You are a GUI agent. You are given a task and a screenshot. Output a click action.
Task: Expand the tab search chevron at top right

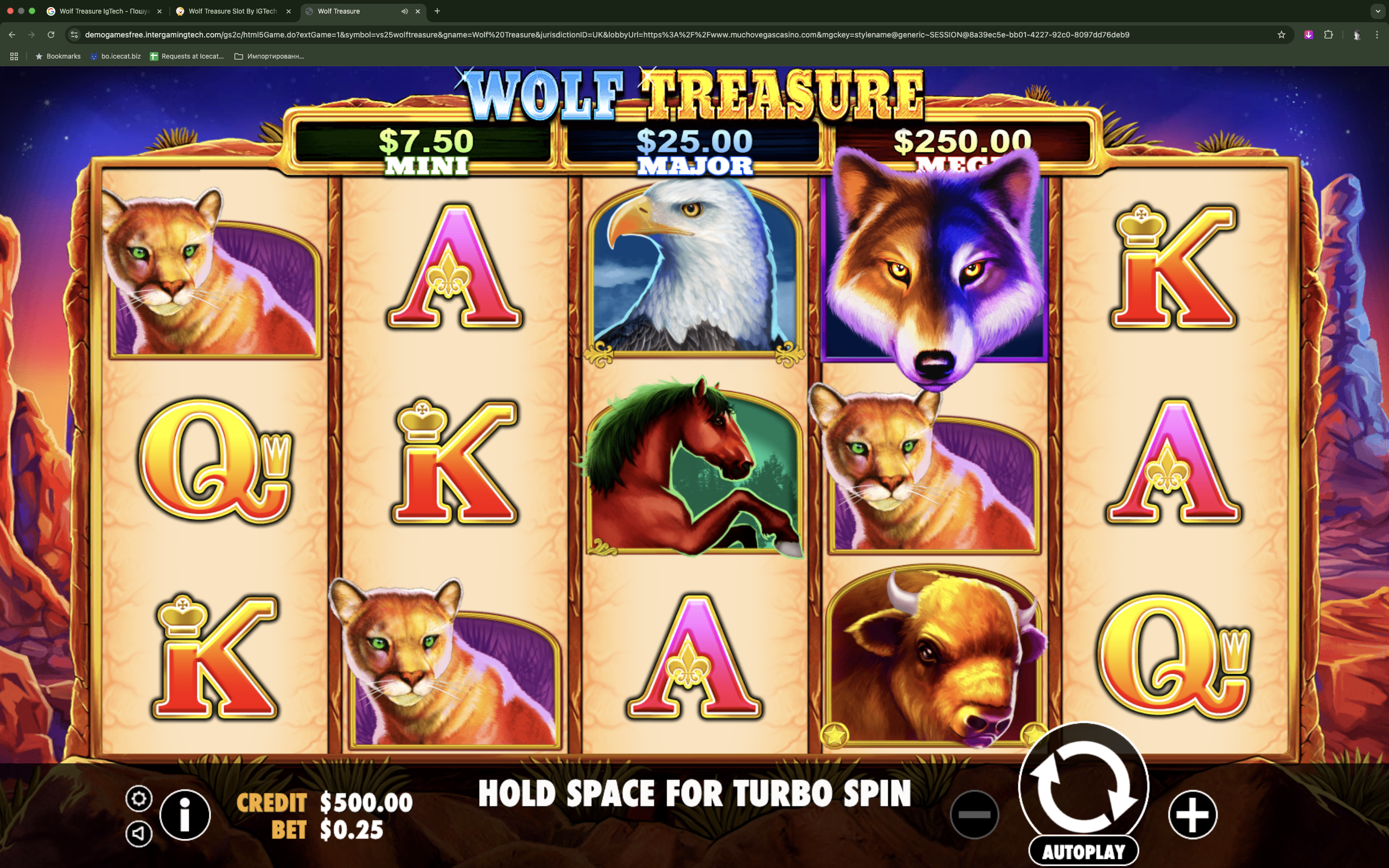tap(1378, 11)
